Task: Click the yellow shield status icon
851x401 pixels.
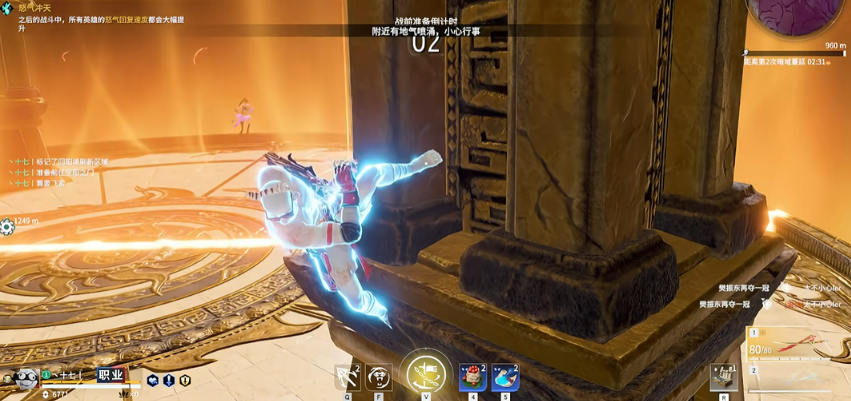Action: tap(185, 380)
